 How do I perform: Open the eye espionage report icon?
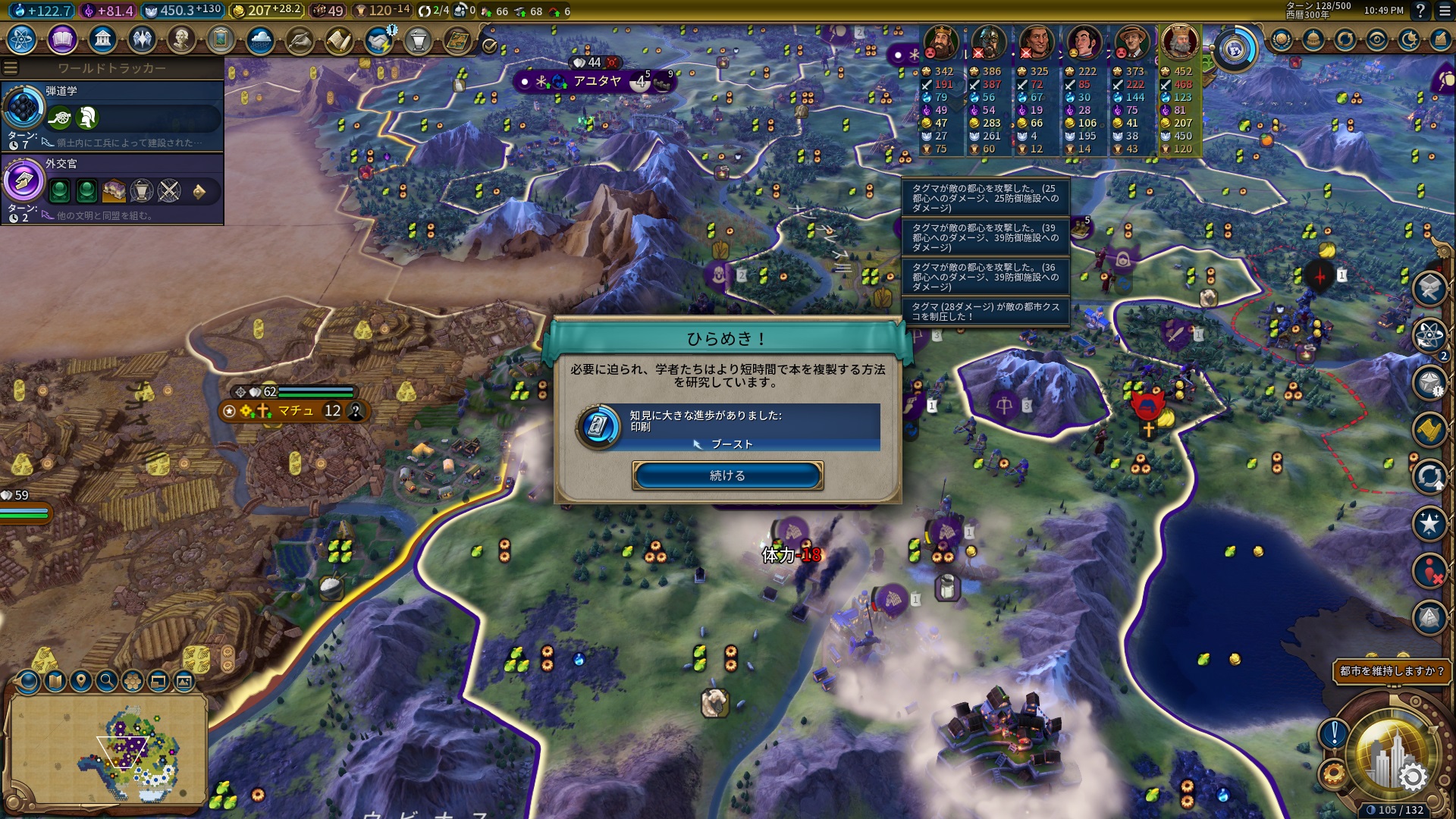coord(1377,39)
